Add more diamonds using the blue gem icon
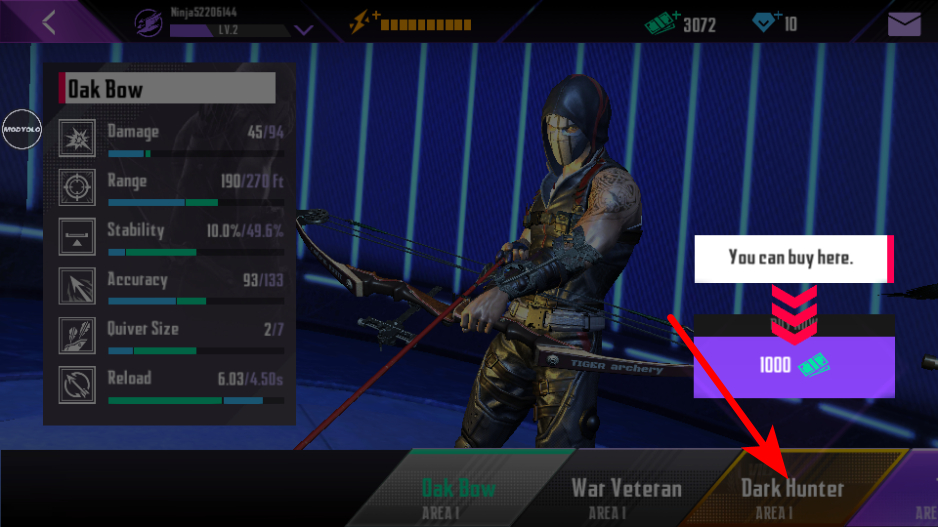This screenshot has height=527, width=938. click(x=766, y=22)
